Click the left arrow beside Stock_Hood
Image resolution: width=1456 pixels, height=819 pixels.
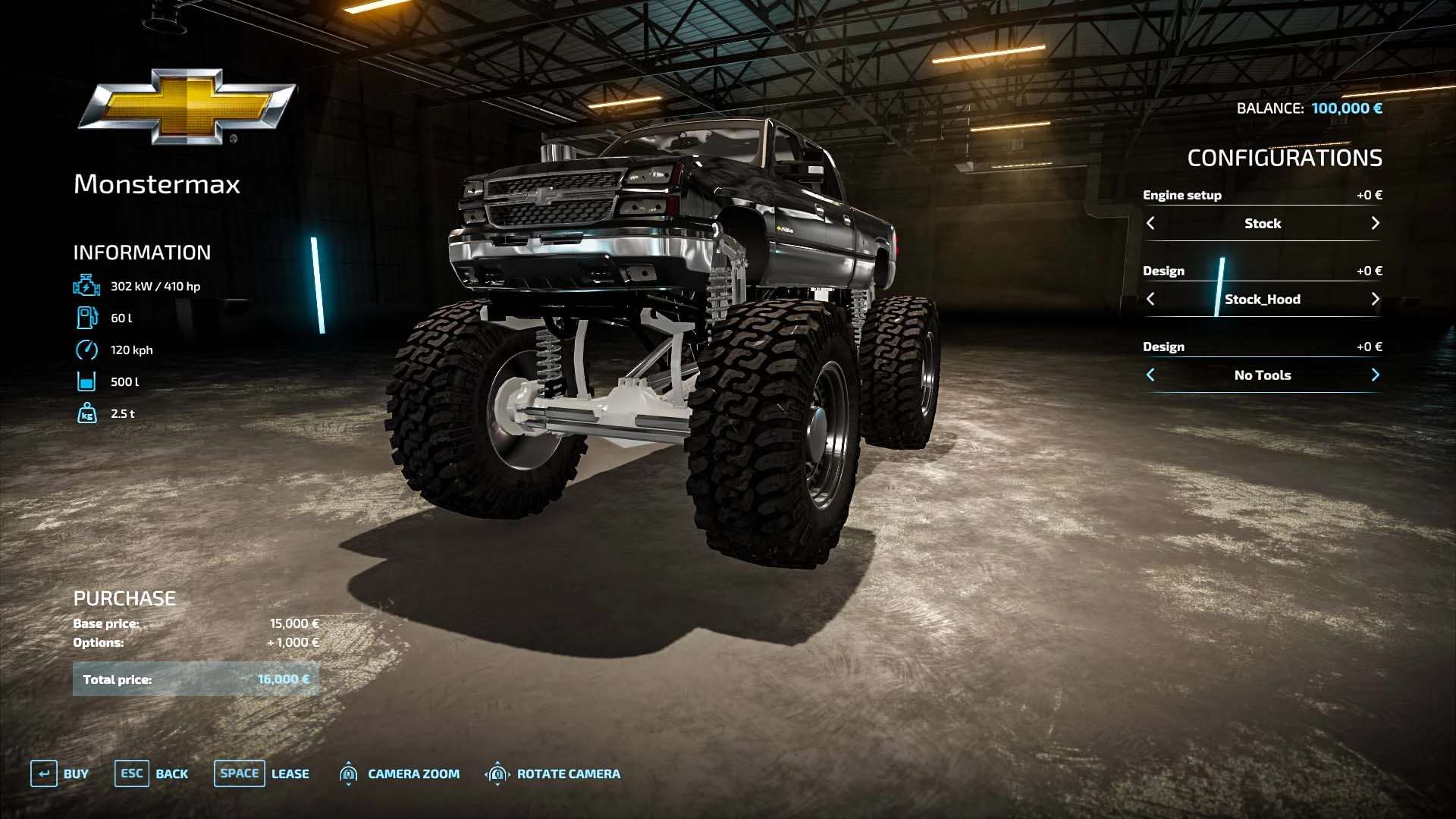coord(1150,299)
